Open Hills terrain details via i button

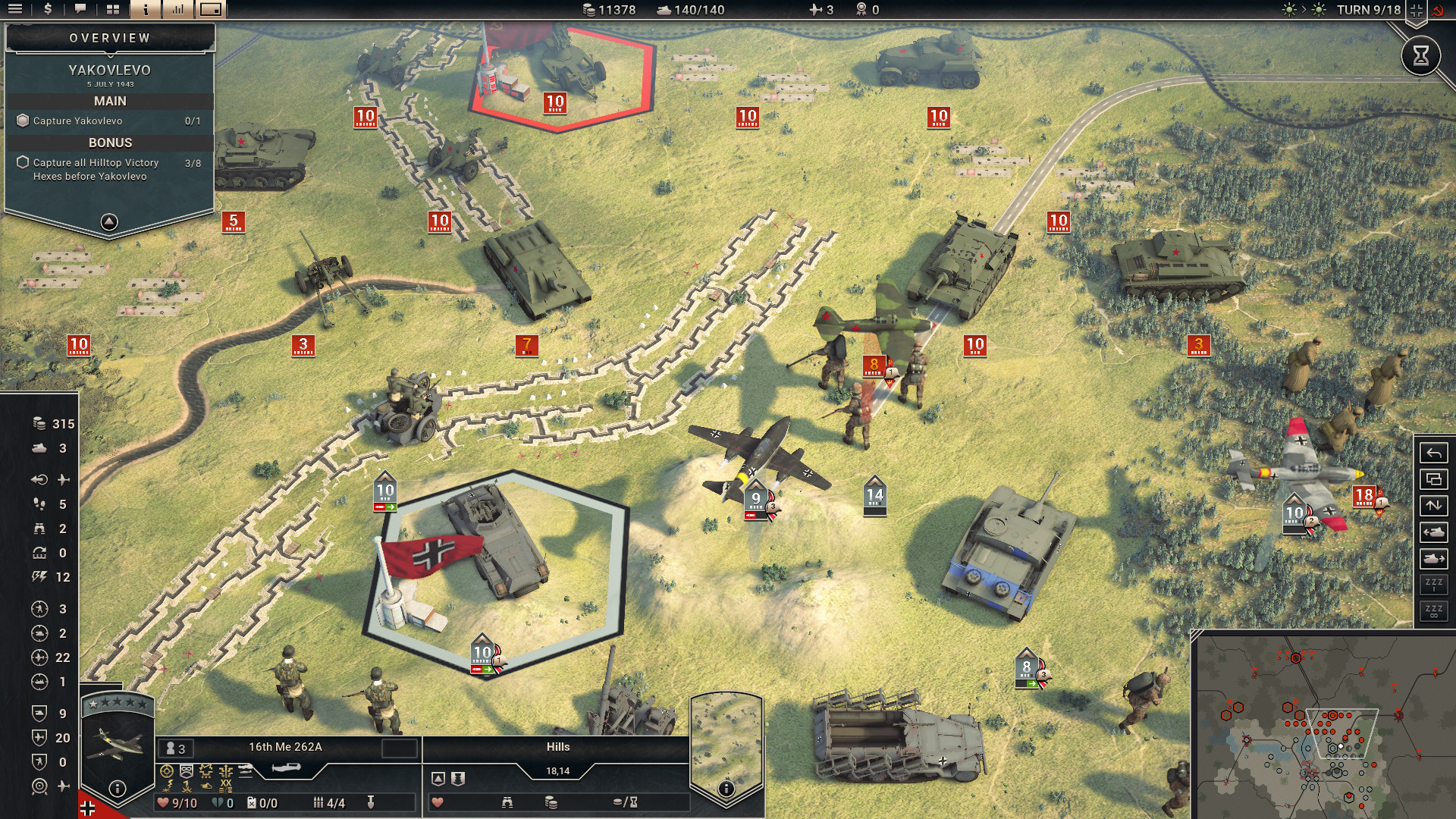click(x=726, y=788)
